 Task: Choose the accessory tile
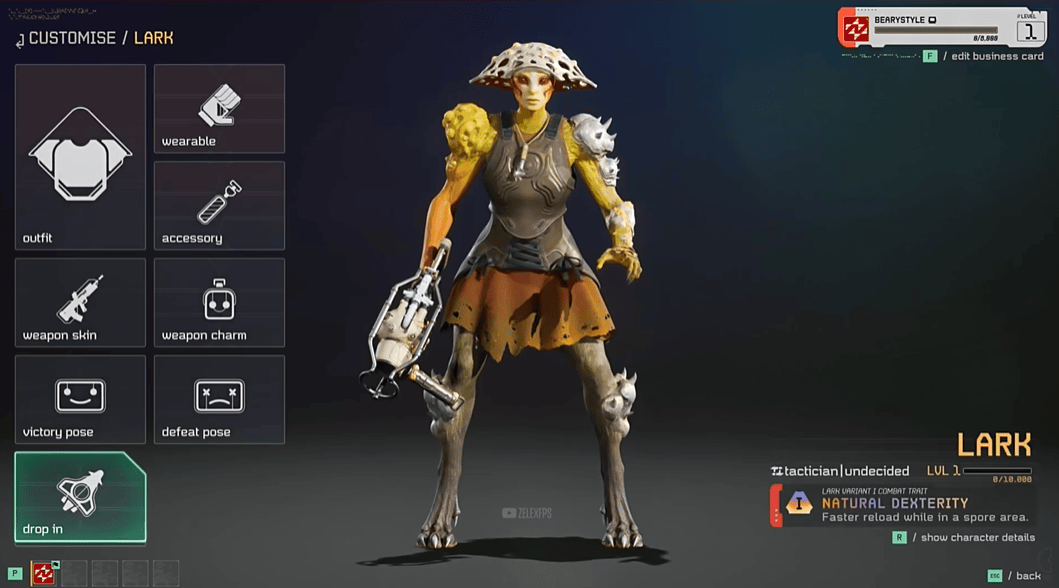pyautogui.click(x=219, y=205)
